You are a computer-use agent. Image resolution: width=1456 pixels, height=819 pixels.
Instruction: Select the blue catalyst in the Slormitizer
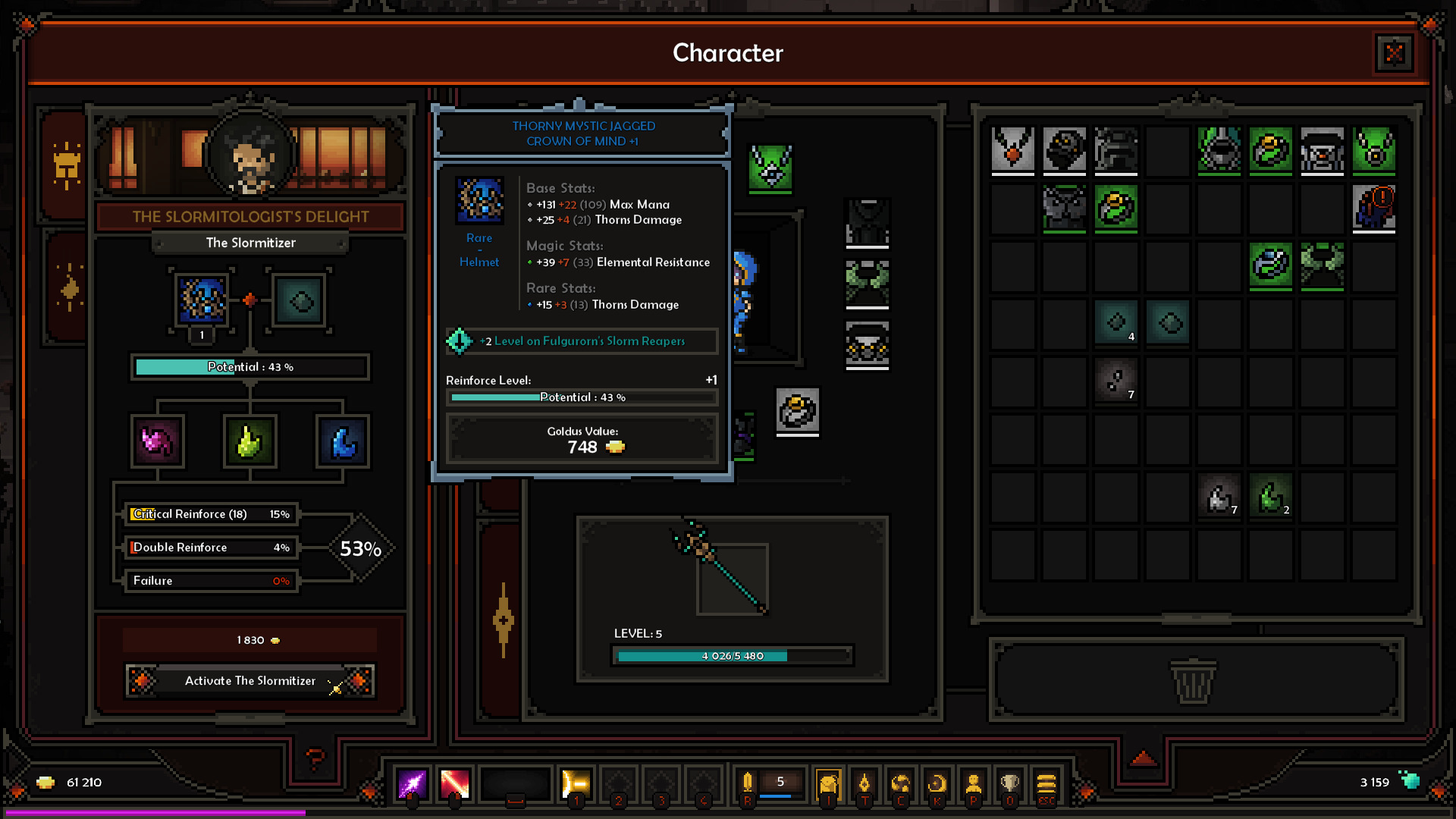tap(344, 442)
